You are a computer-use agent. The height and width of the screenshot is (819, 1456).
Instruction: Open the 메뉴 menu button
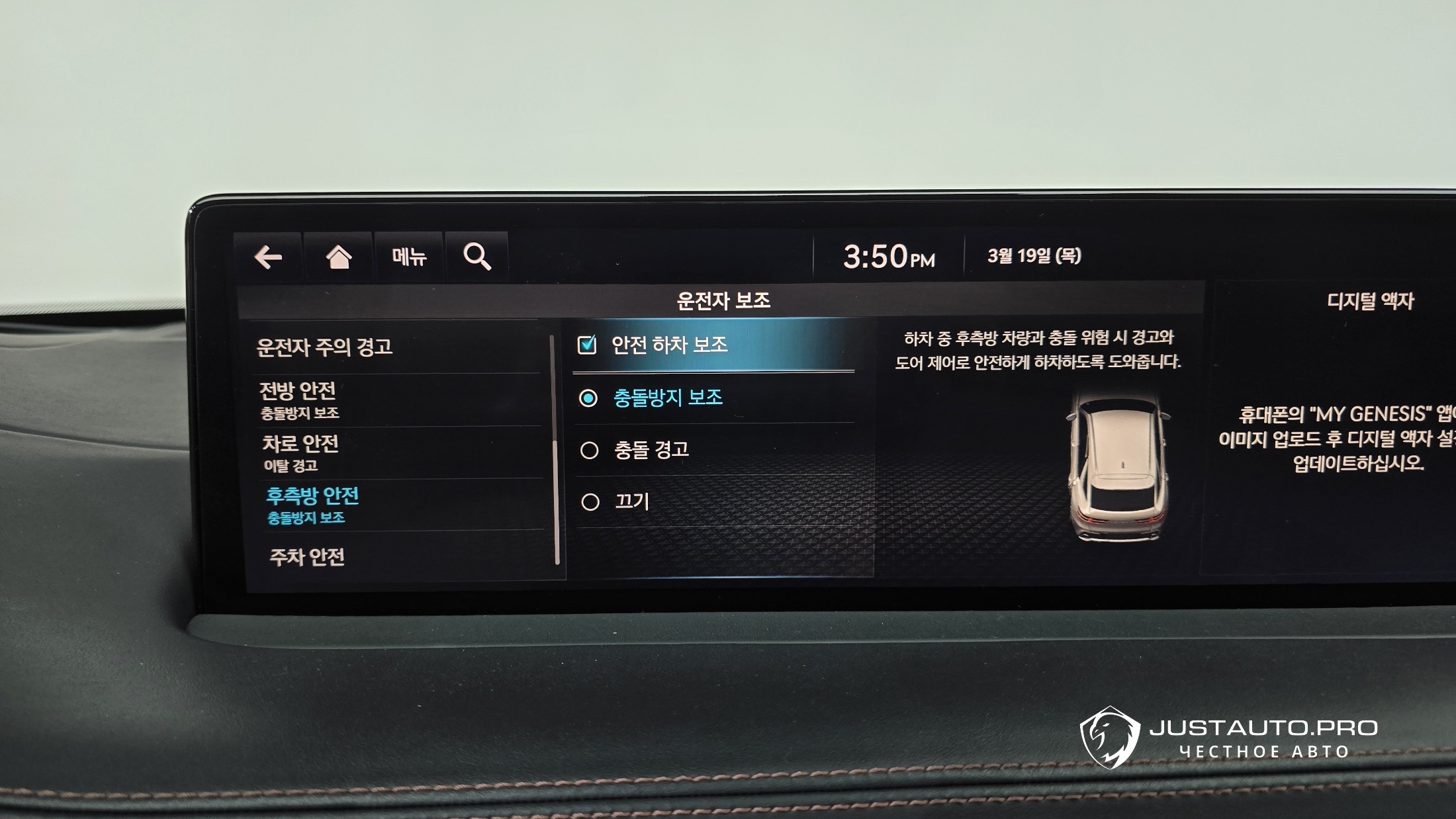coord(409,257)
